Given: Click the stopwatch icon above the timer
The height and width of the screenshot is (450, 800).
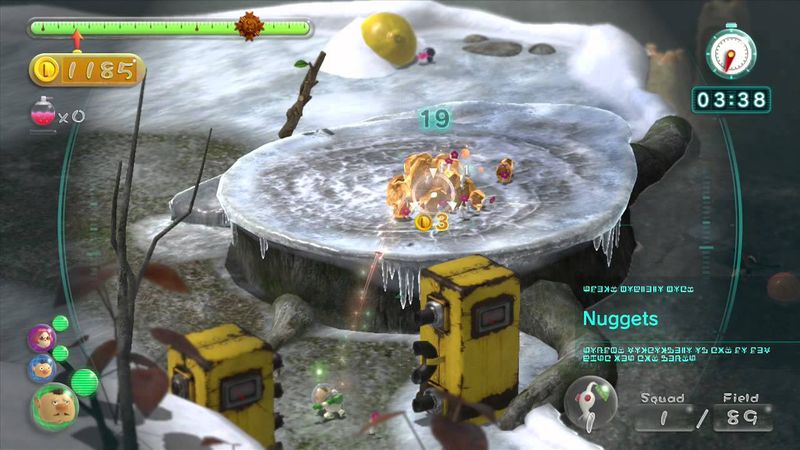Looking at the screenshot, I should (x=730, y=52).
